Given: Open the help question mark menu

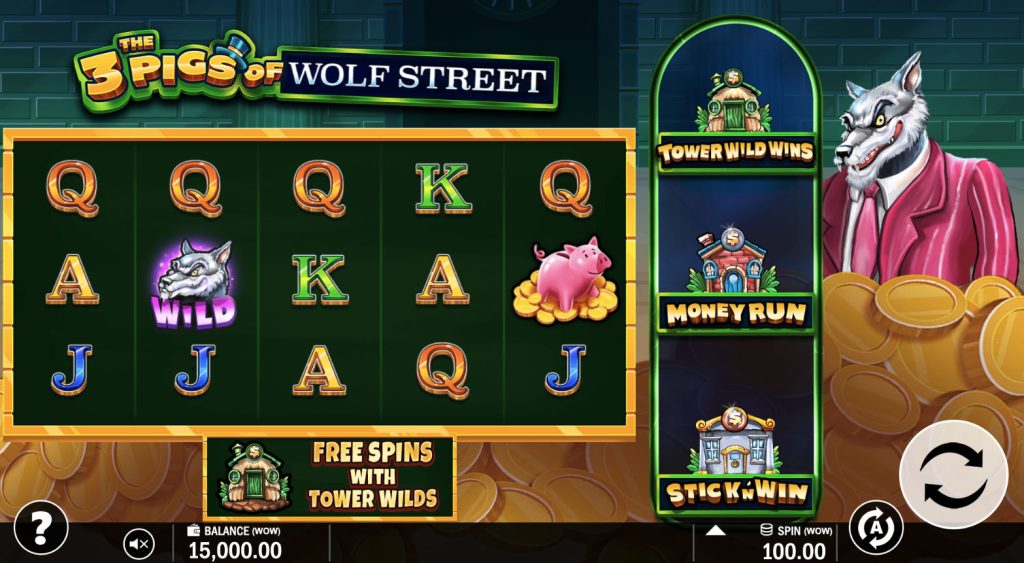Looking at the screenshot, I should tap(41, 527).
